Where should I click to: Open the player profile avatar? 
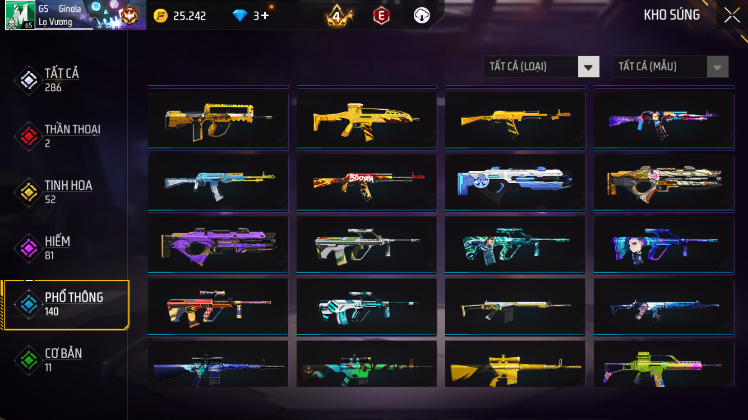tap(20, 15)
